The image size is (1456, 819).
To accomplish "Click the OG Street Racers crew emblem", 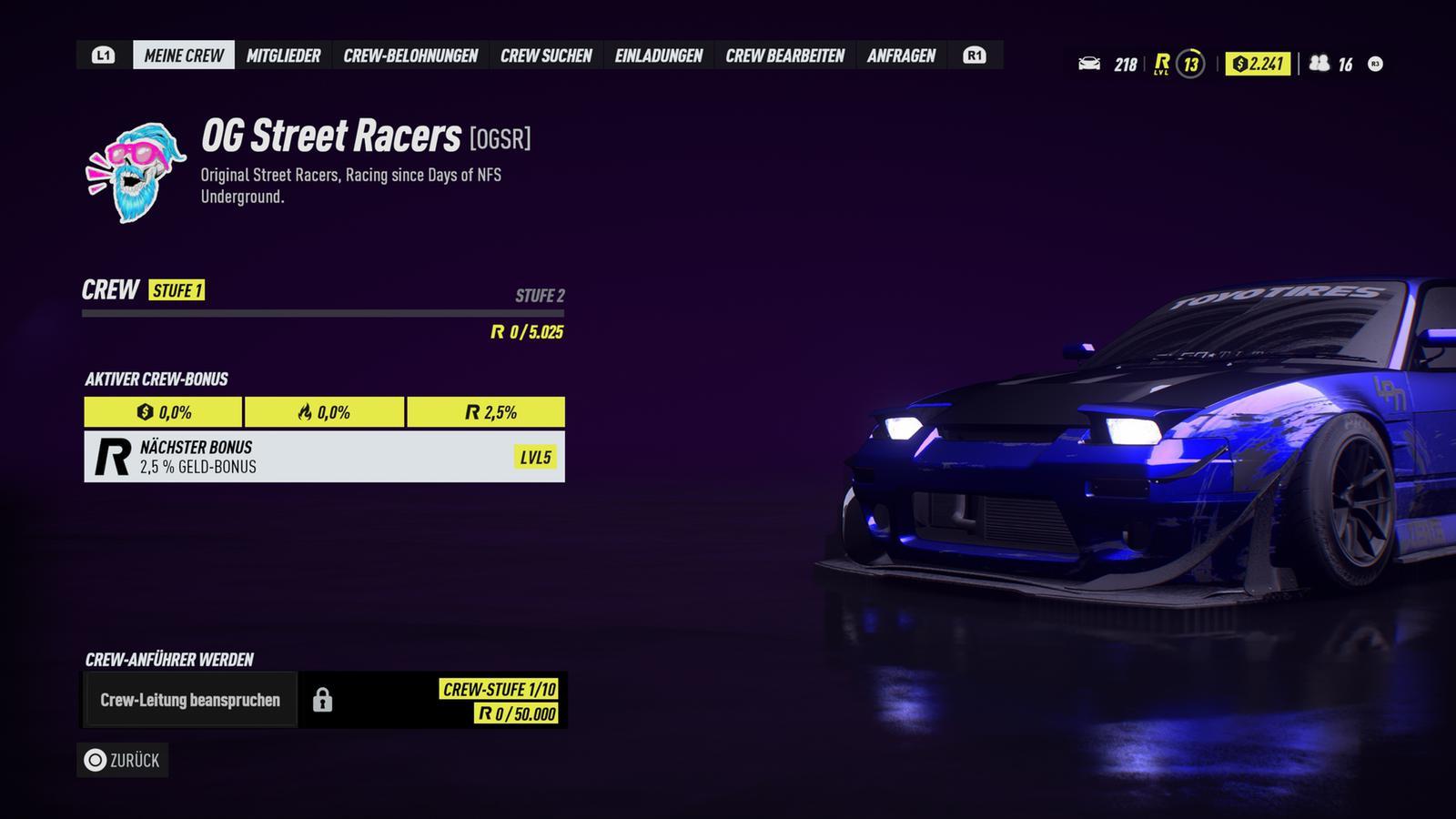I will tap(136, 172).
